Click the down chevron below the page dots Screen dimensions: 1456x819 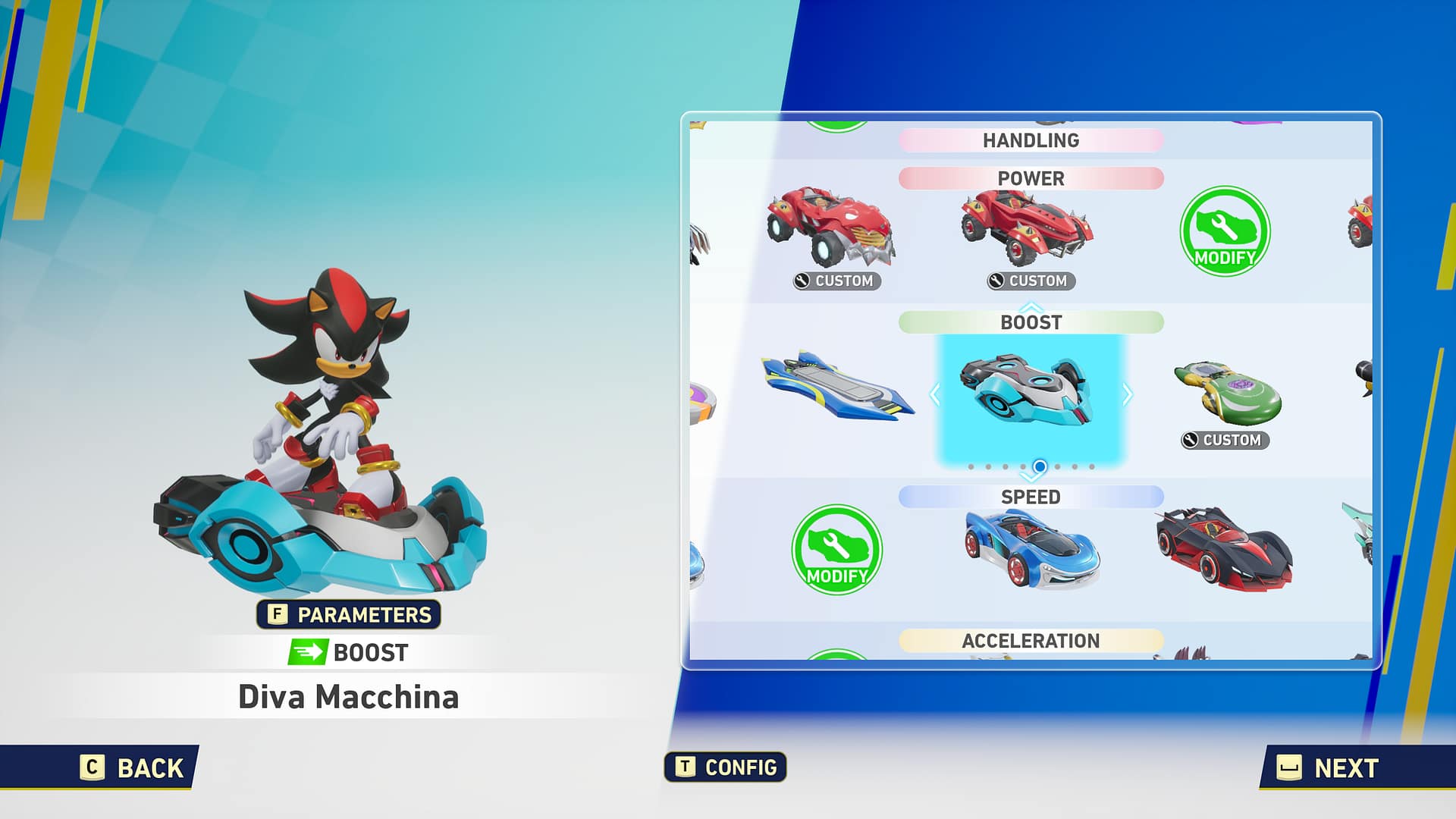pos(1030,479)
